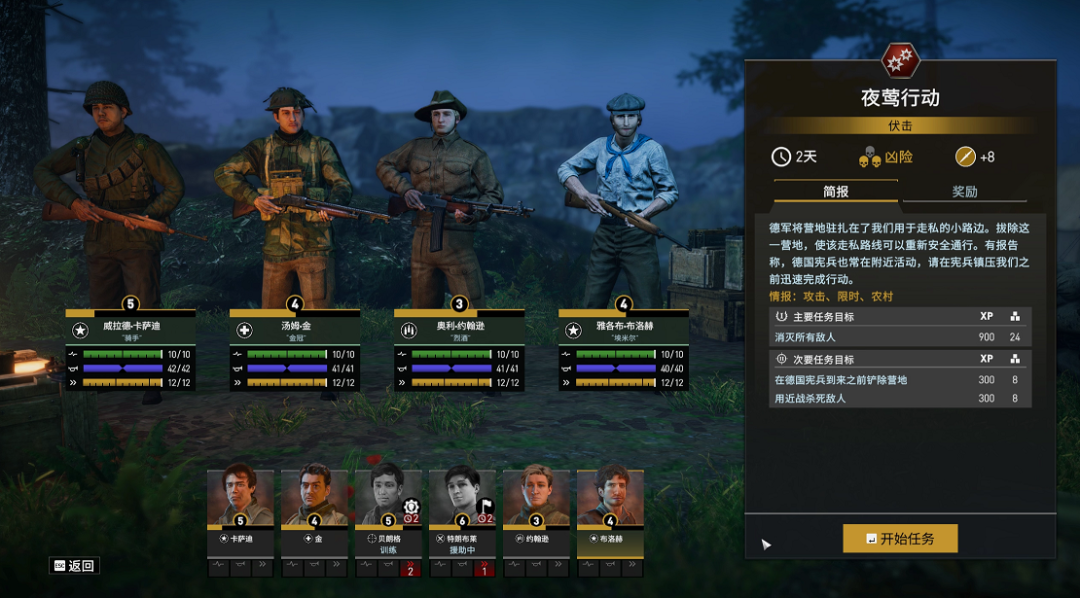This screenshot has width=1080, height=598.
Task: Show the 雅各布-布洛赫 squad member panel
Action: coord(624,350)
